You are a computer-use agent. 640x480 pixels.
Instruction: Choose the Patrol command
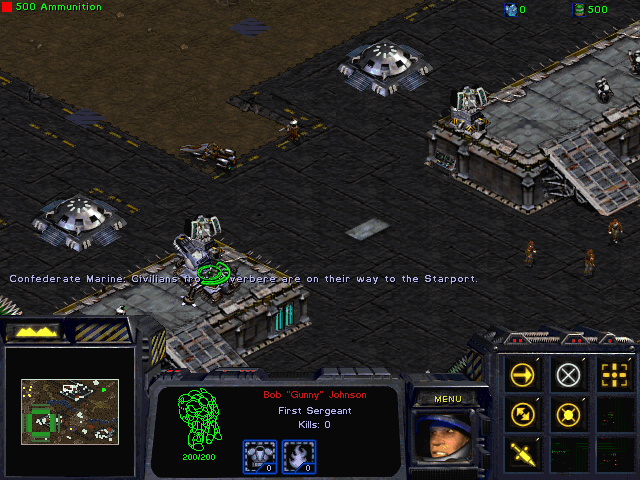(523, 414)
